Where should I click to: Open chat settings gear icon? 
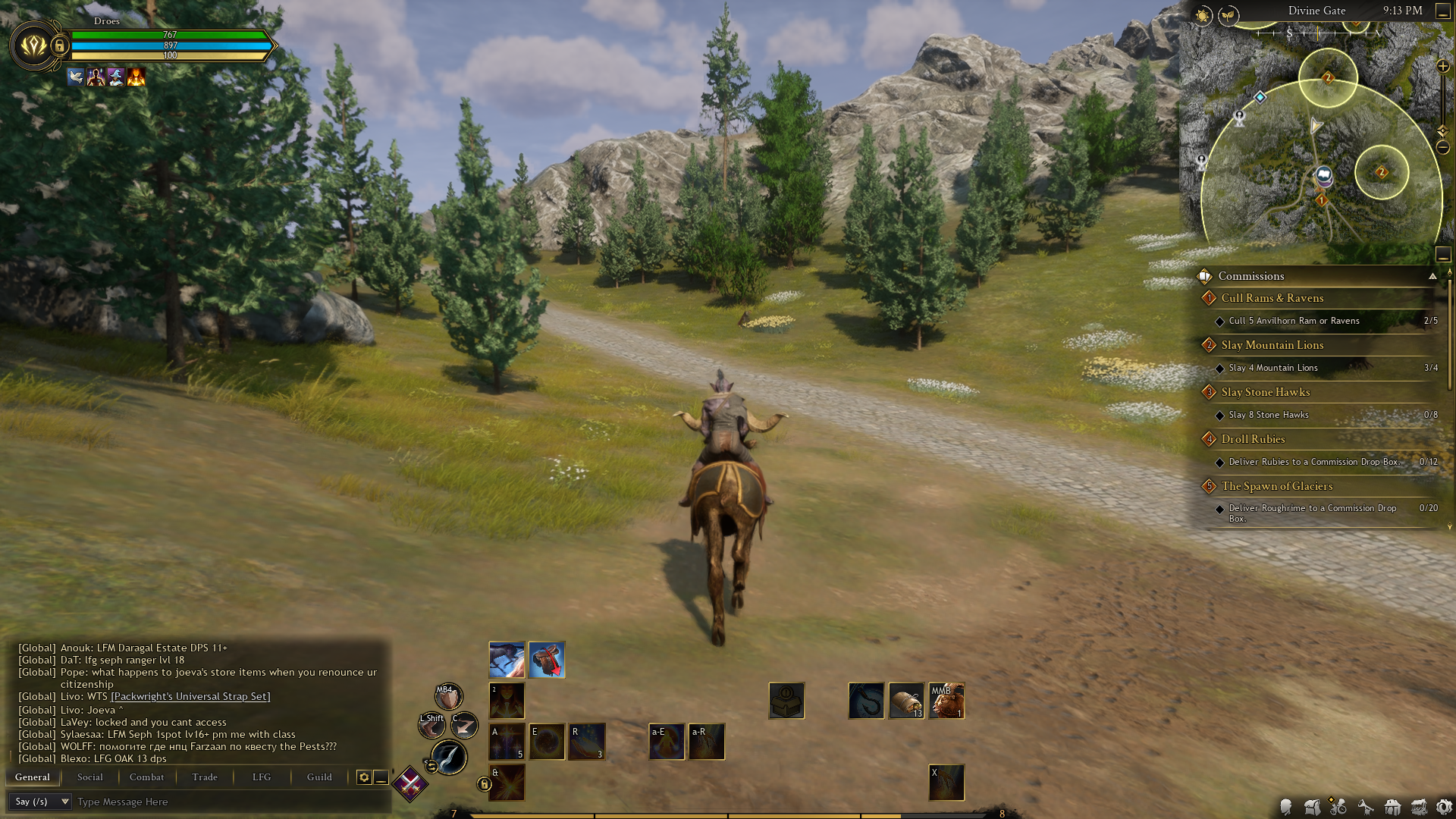coord(364,777)
